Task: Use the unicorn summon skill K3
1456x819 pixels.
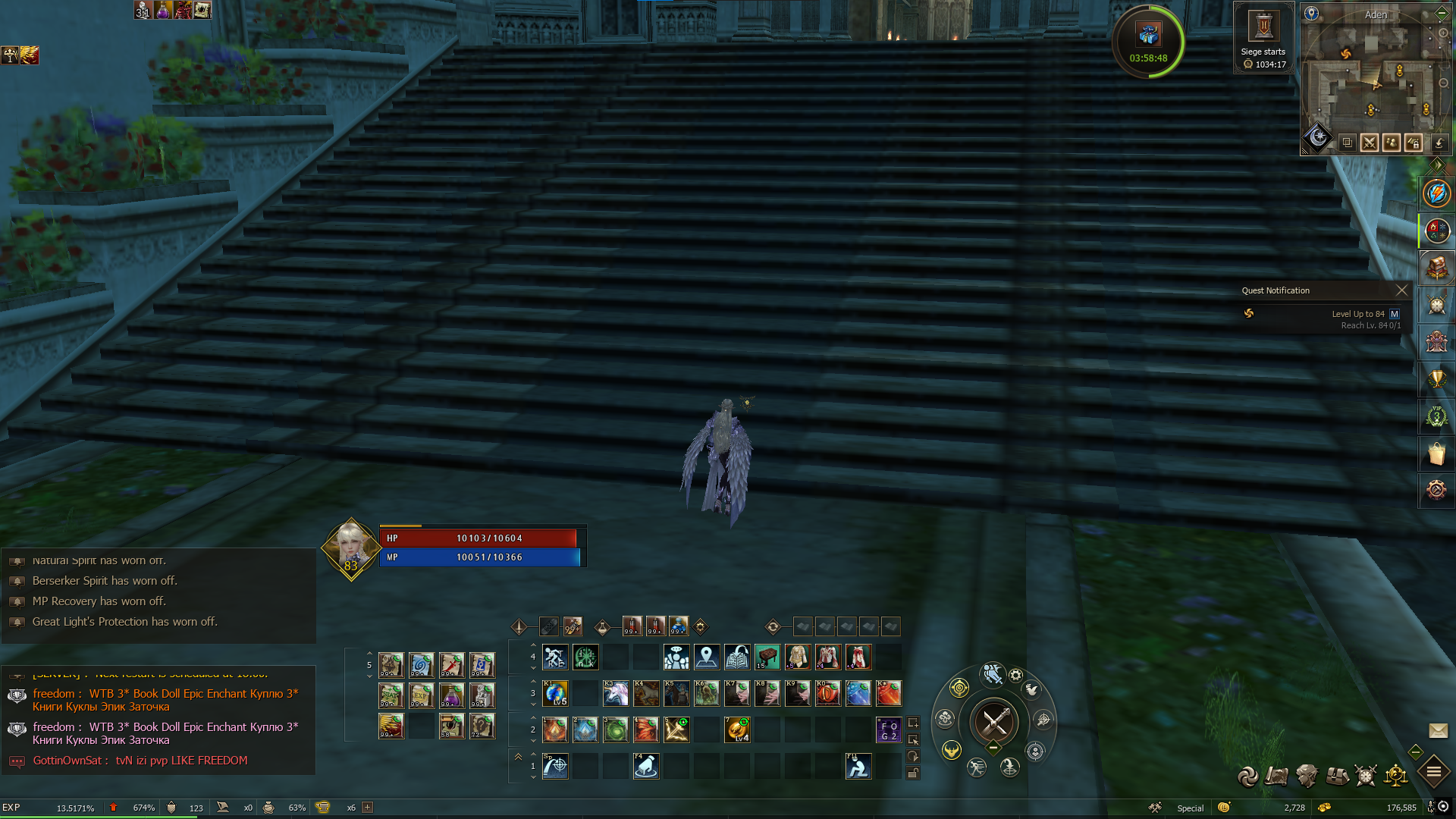Action: 615,693
